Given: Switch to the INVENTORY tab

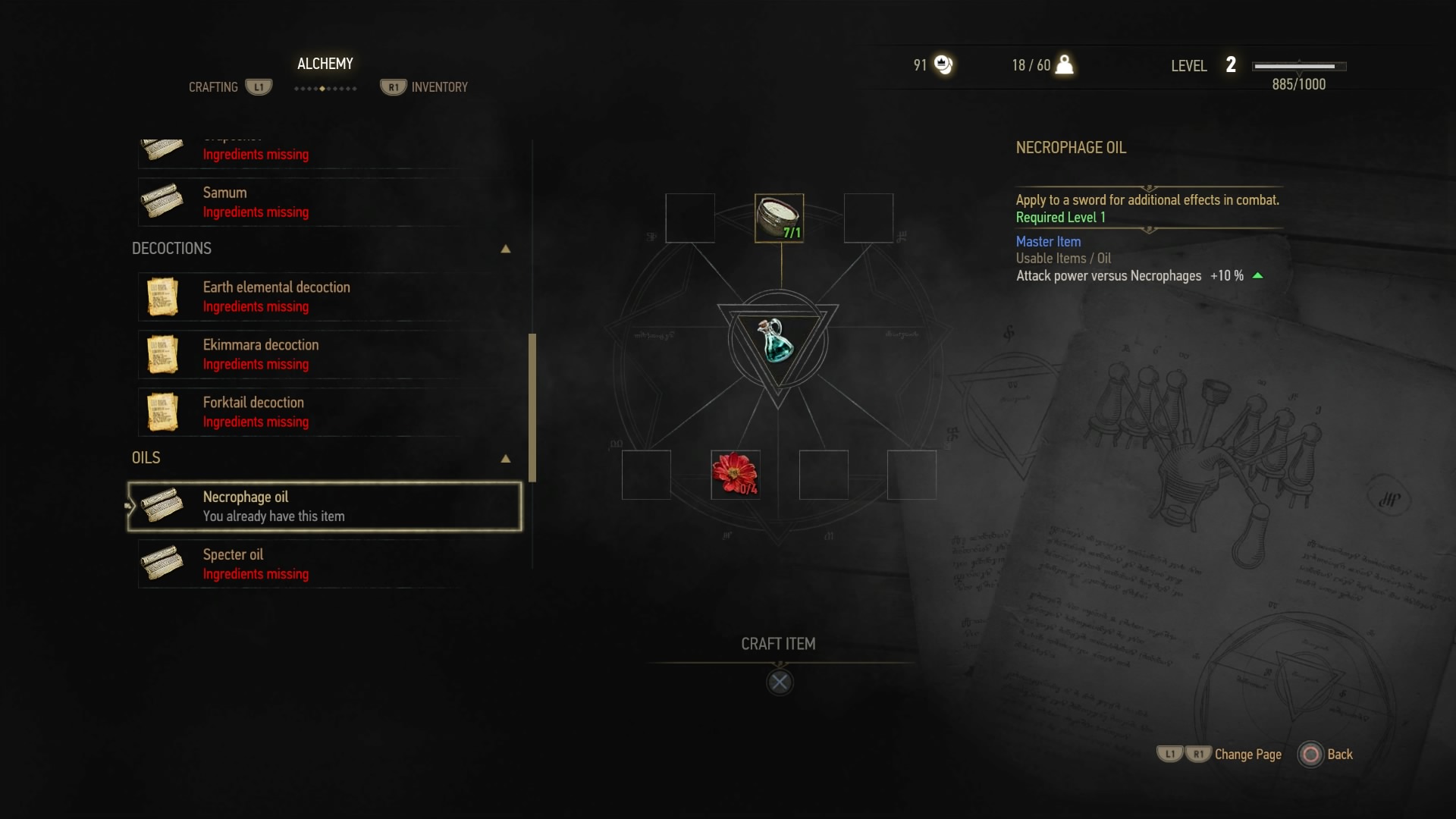Looking at the screenshot, I should tap(439, 86).
